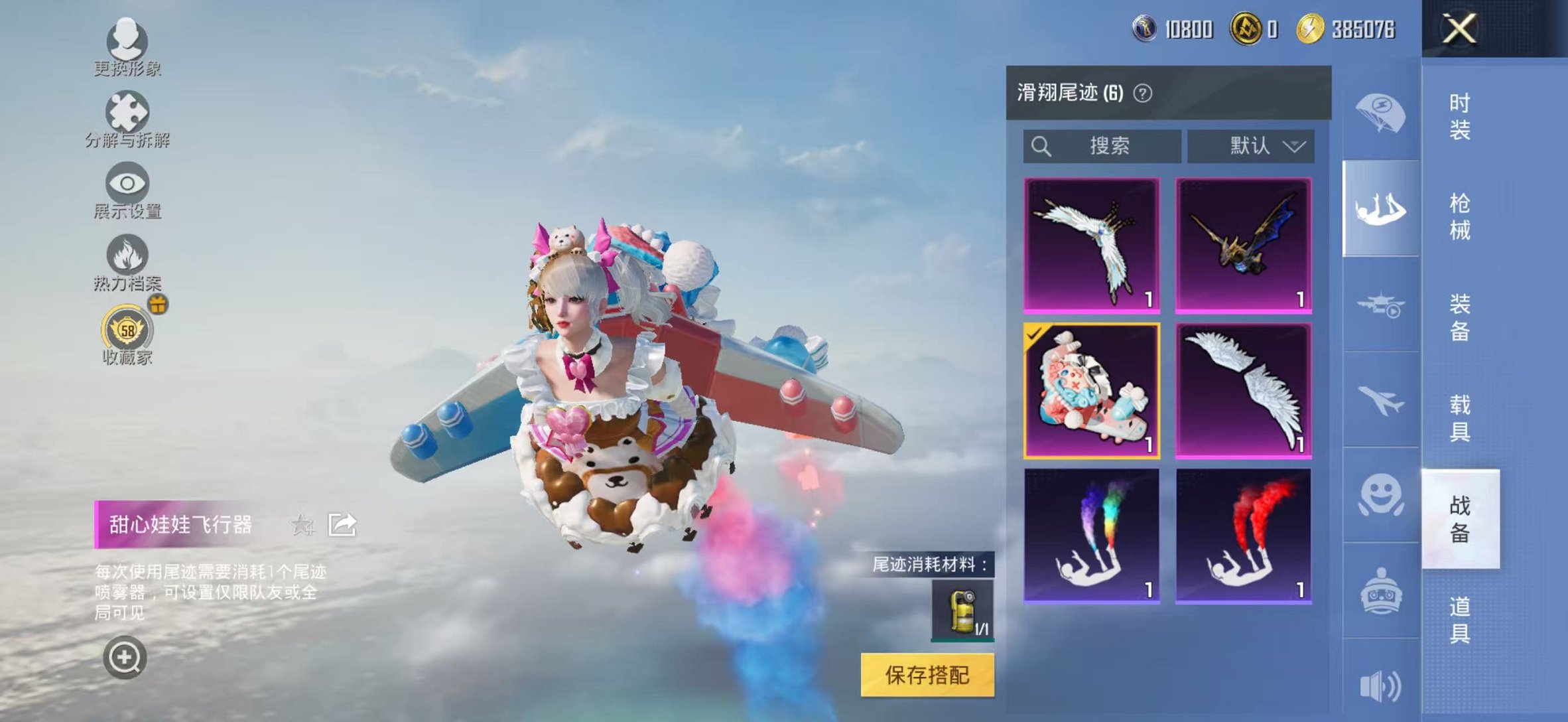Viewport: 1568px width, 722px height.
Task: Open the 默认 sorting dropdown
Action: tap(1250, 145)
